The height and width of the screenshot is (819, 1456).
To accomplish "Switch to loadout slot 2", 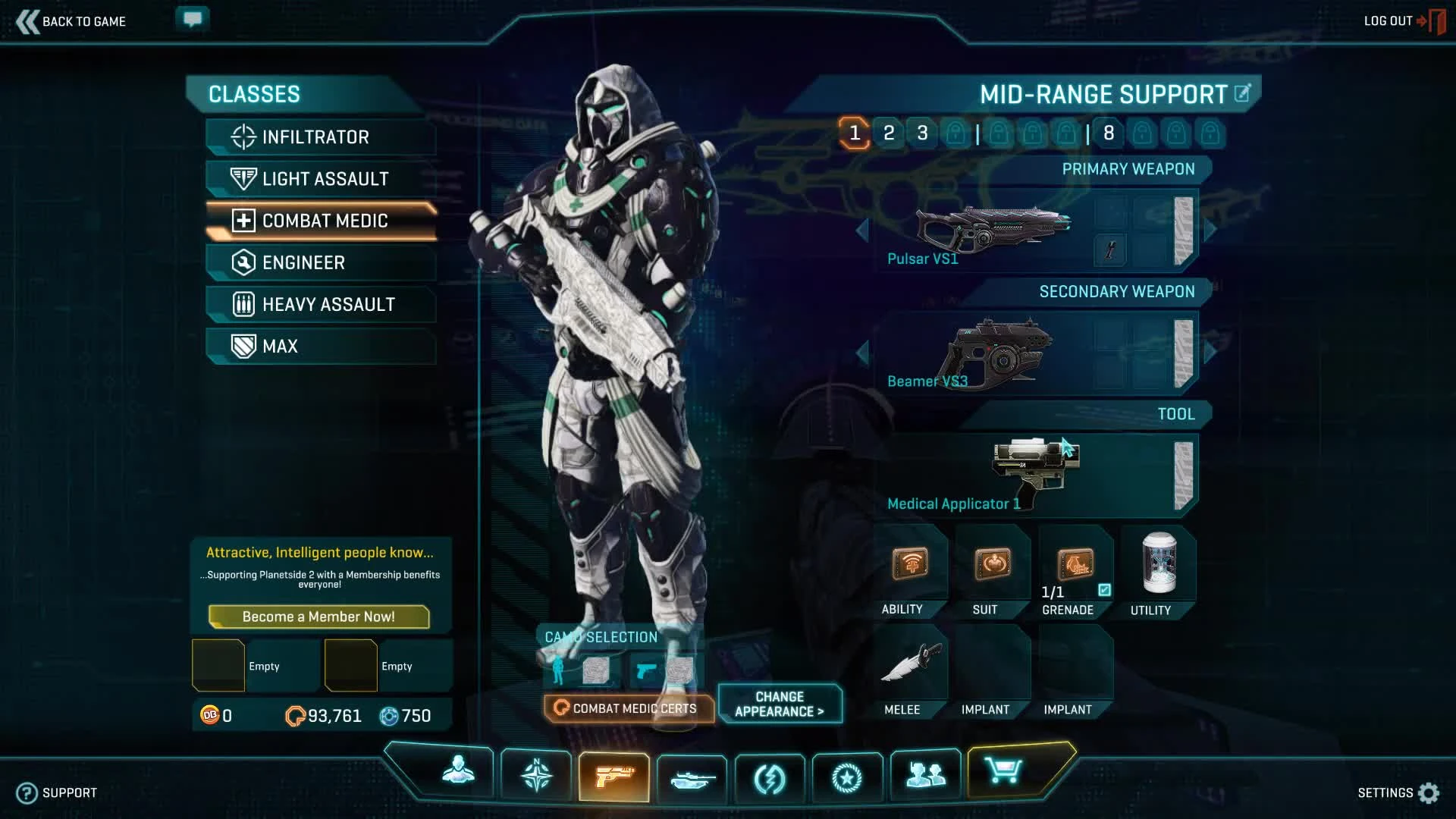I will pyautogui.click(x=889, y=132).
